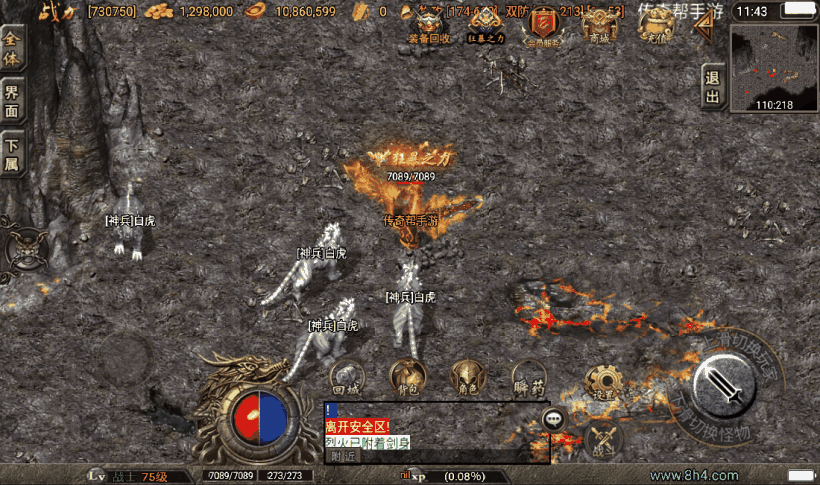Open the 设置 gear settings
The width and height of the screenshot is (820, 485).
pyautogui.click(x=604, y=383)
